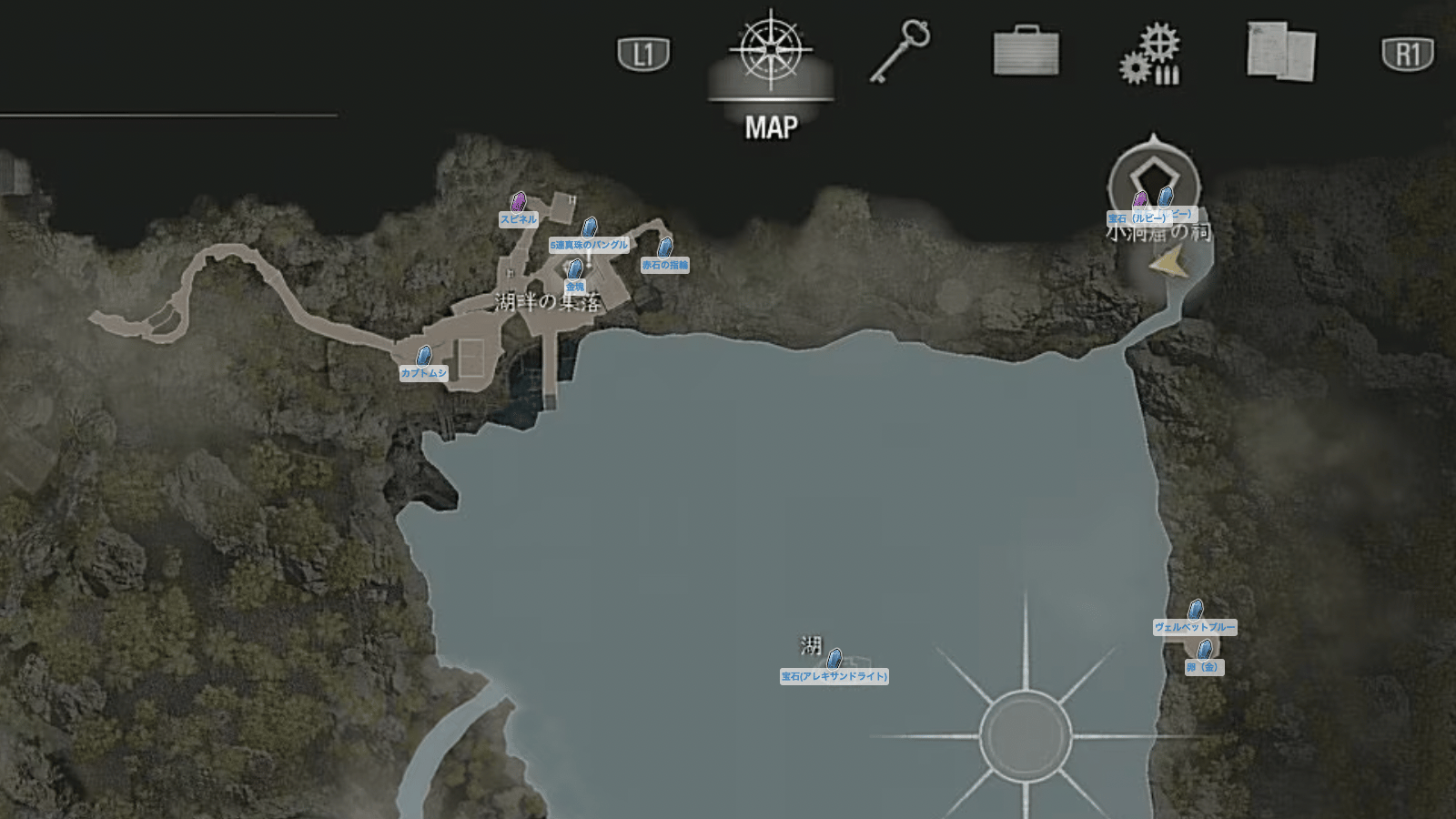1456x819 pixels.
Task: Select the diamond objective marker circle
Action: point(1154,180)
